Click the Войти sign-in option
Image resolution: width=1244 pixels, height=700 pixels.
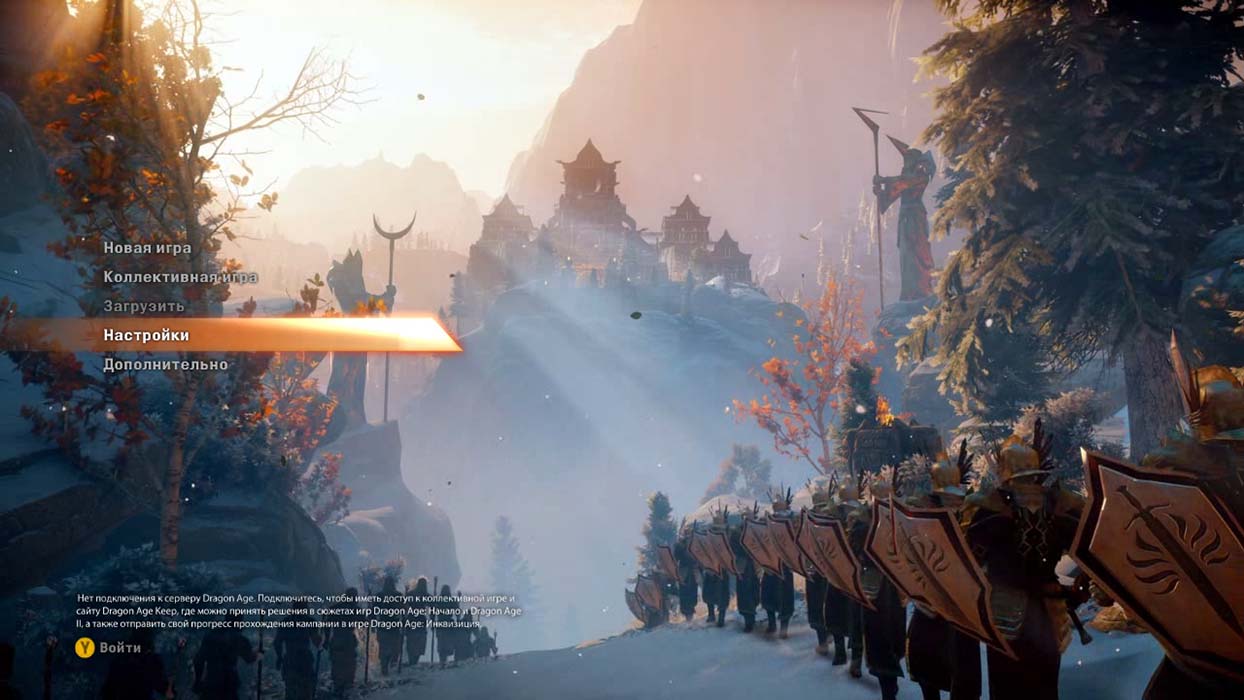[119, 648]
